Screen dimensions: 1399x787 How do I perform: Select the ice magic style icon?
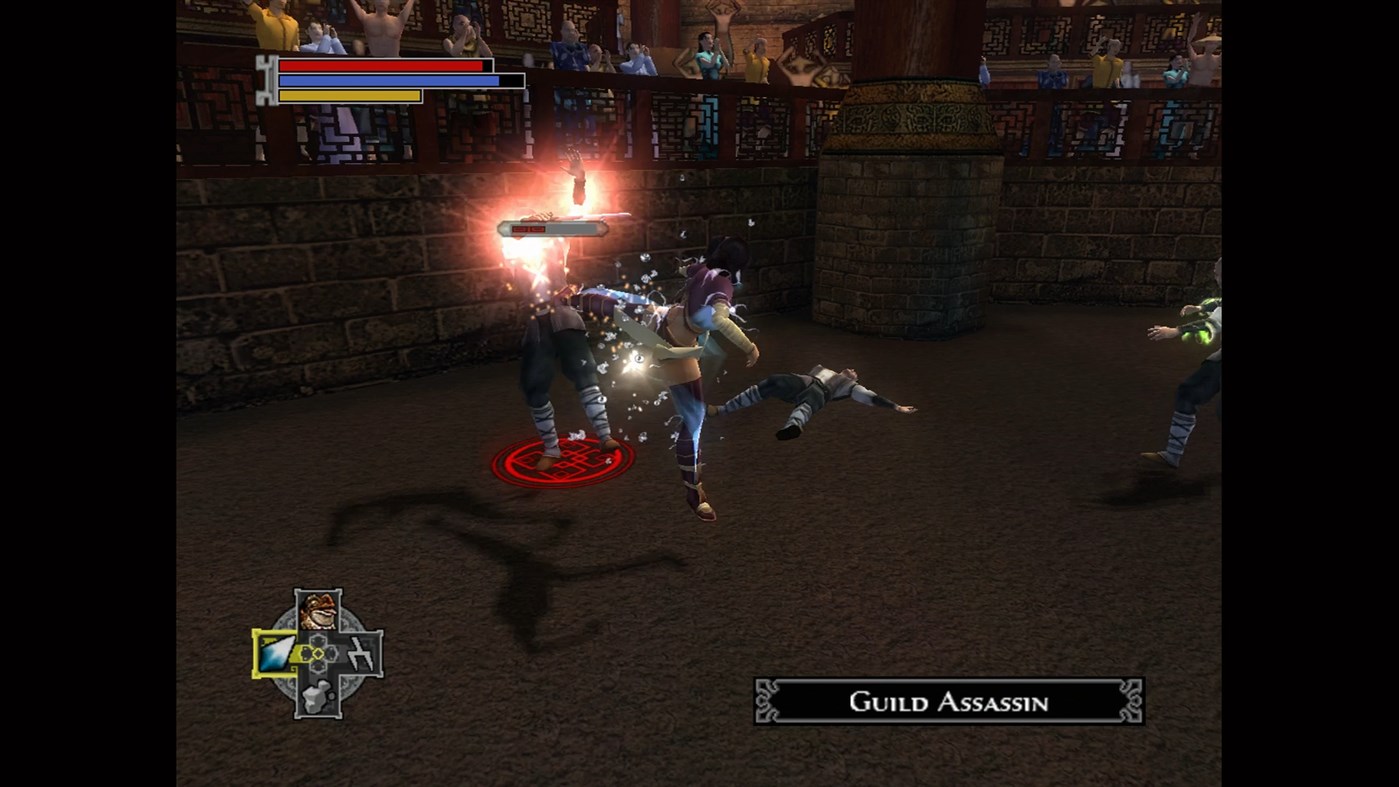[277, 653]
